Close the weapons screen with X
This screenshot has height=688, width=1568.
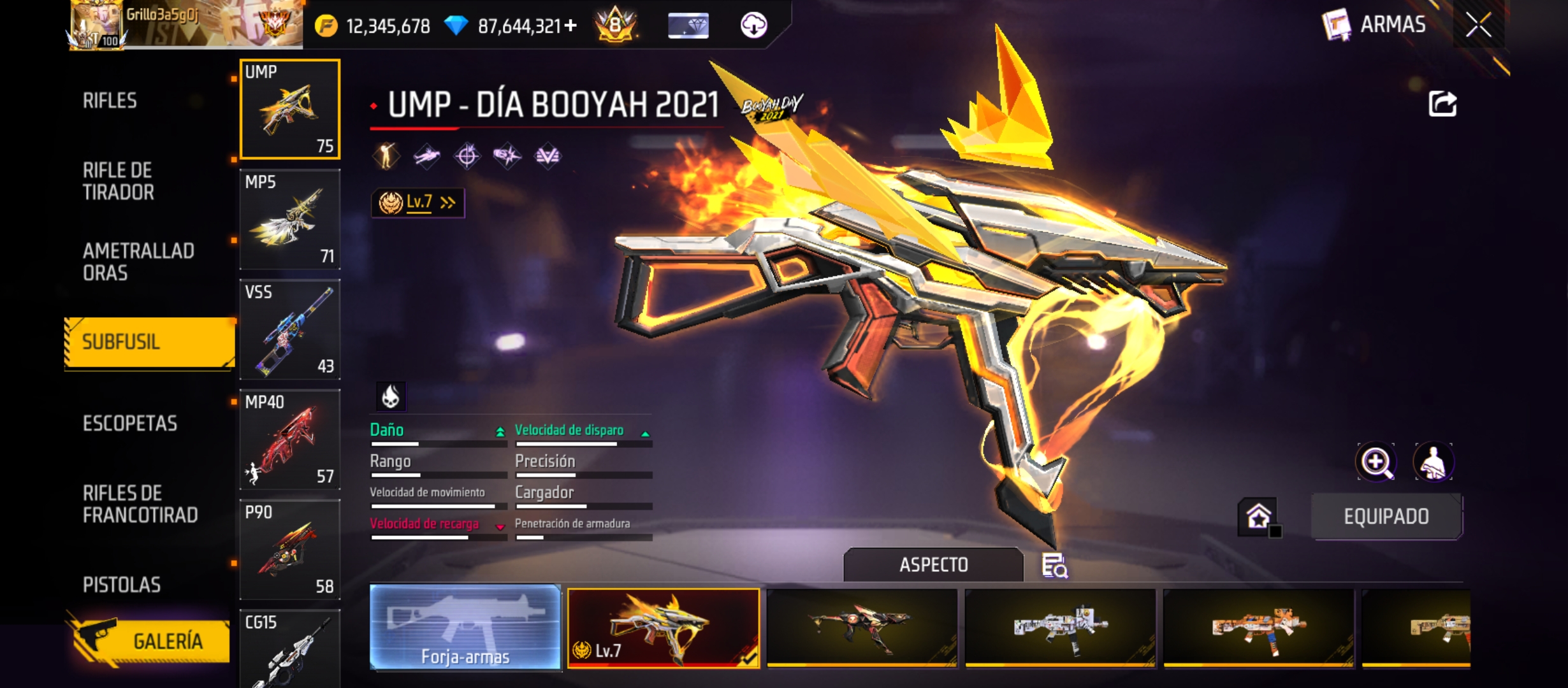pyautogui.click(x=1478, y=25)
